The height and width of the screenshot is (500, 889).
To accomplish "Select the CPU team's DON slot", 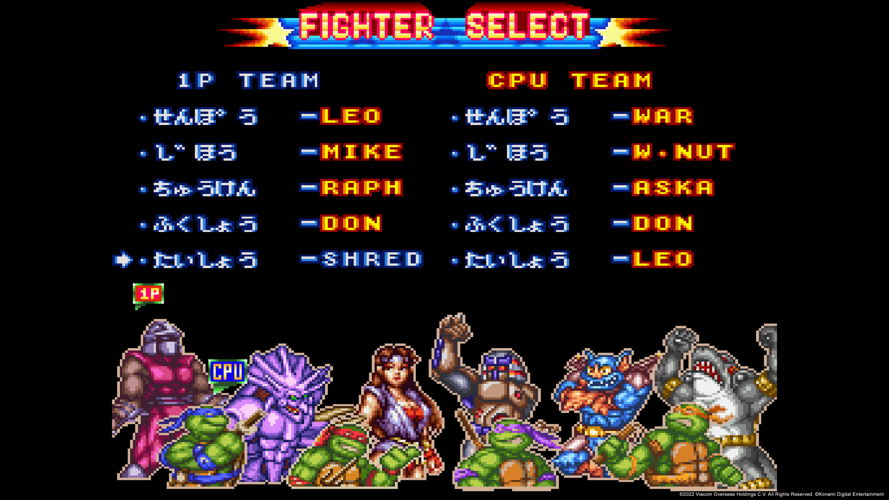I will pyautogui.click(x=662, y=224).
